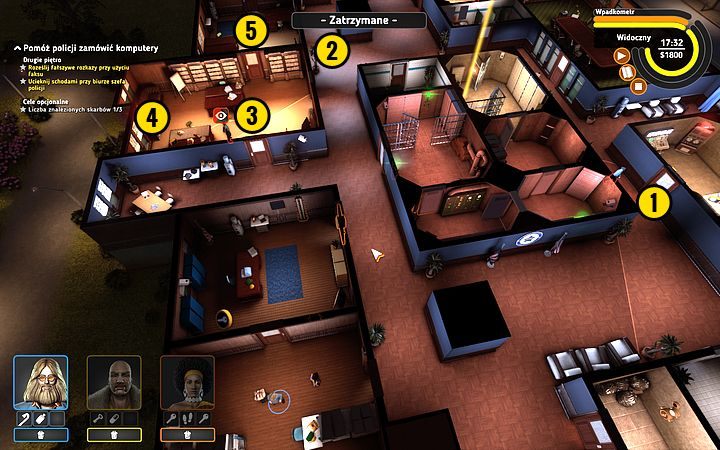Open the afro woman's loot bag button
Viewport: 720px width, 450px height.
[x=187, y=435]
